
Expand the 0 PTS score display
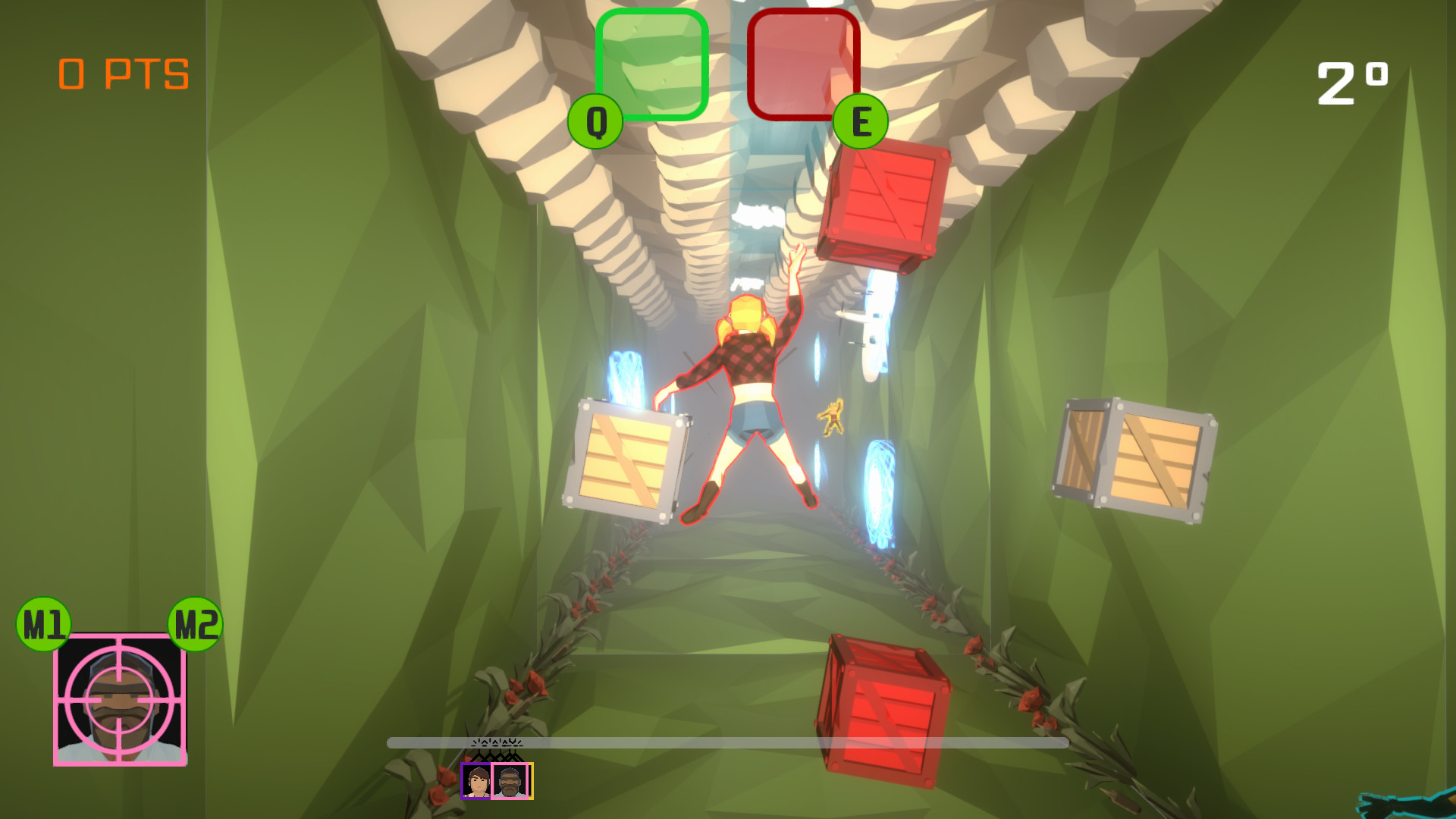point(124,72)
